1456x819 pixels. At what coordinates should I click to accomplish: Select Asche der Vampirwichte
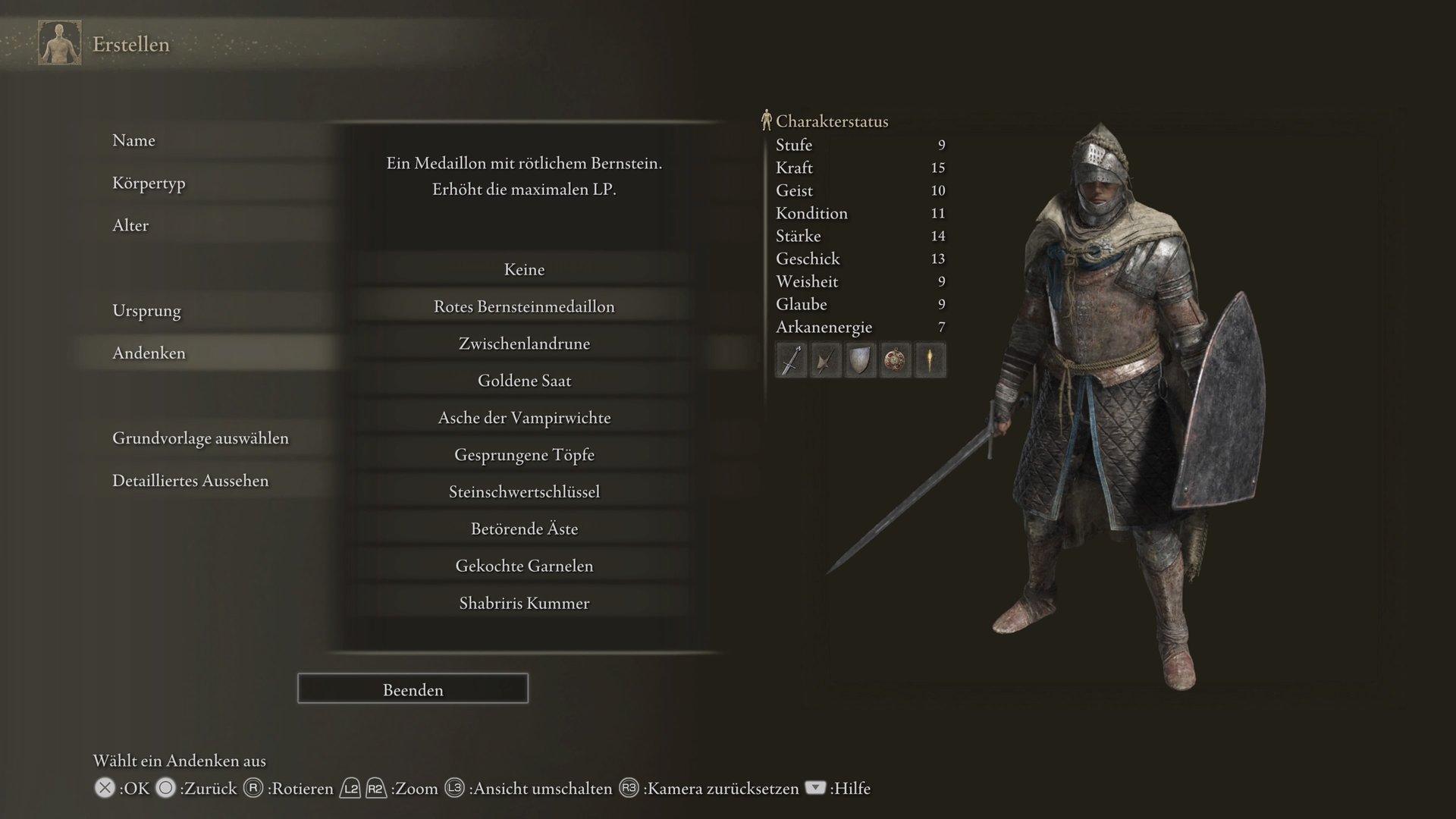524,418
